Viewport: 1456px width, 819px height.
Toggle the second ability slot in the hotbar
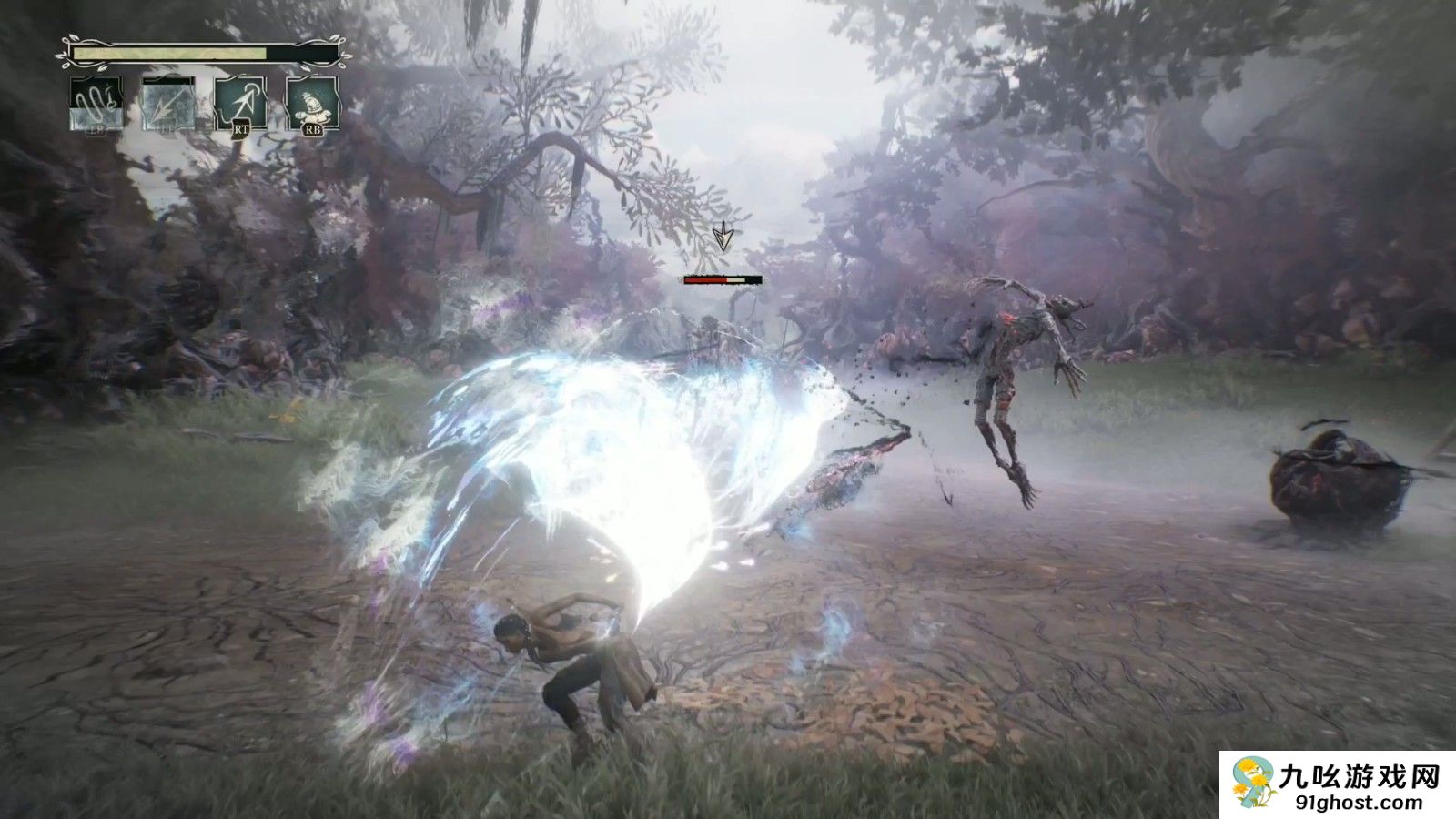tap(168, 105)
